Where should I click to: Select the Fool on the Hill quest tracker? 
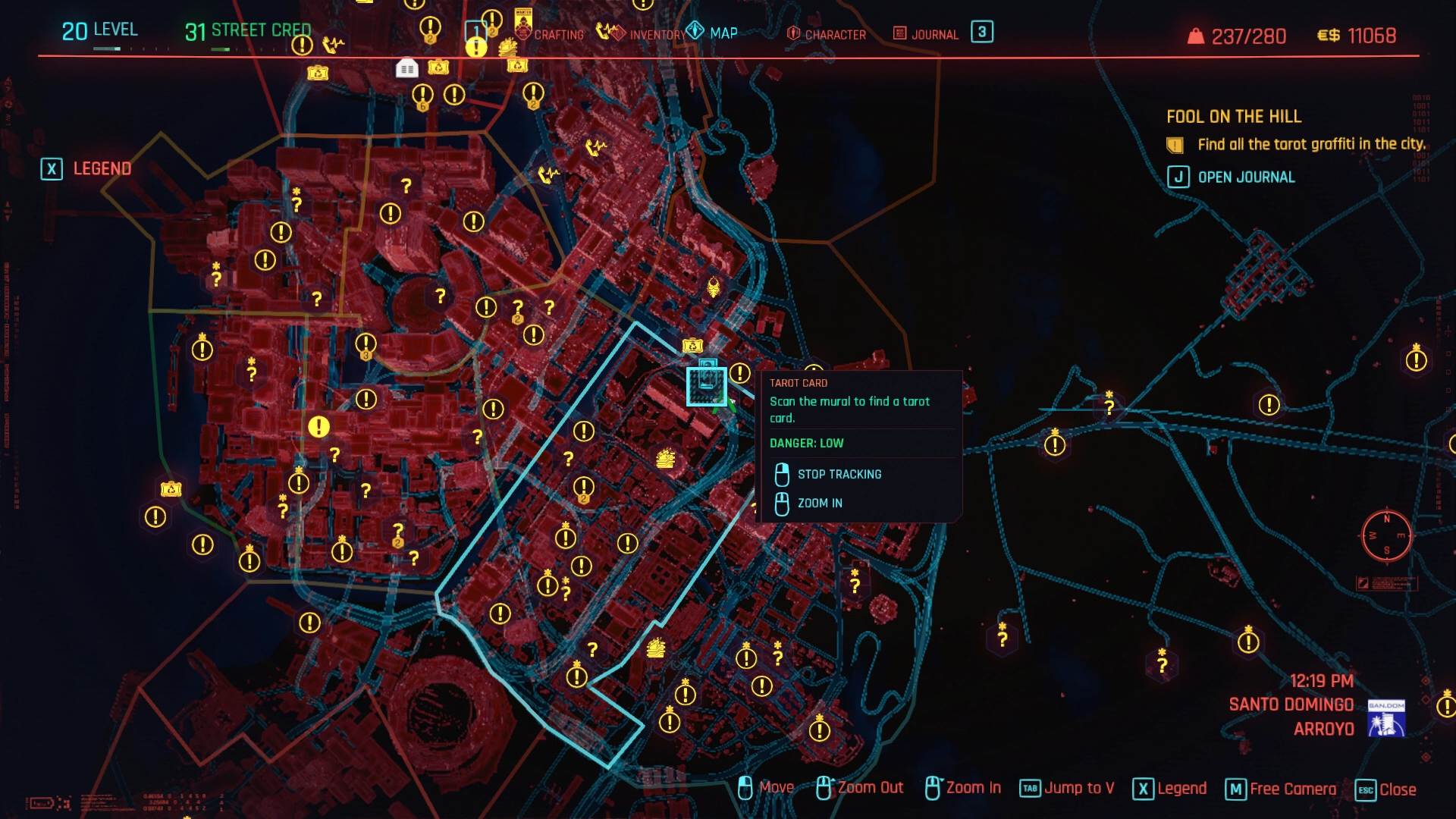click(1233, 117)
